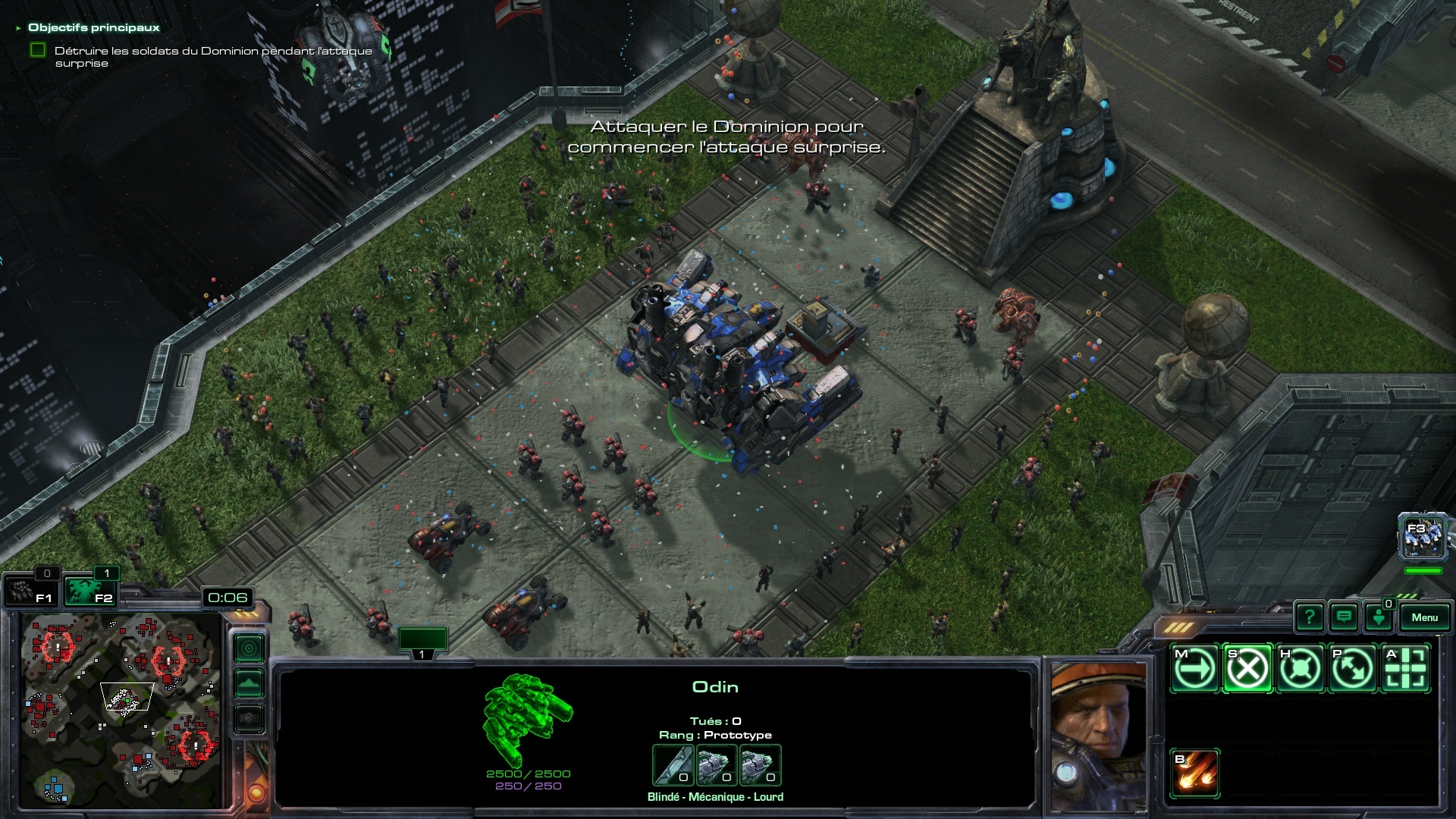Select the Patrol command
Viewport: 1456px width, 819px height.
1353,669
